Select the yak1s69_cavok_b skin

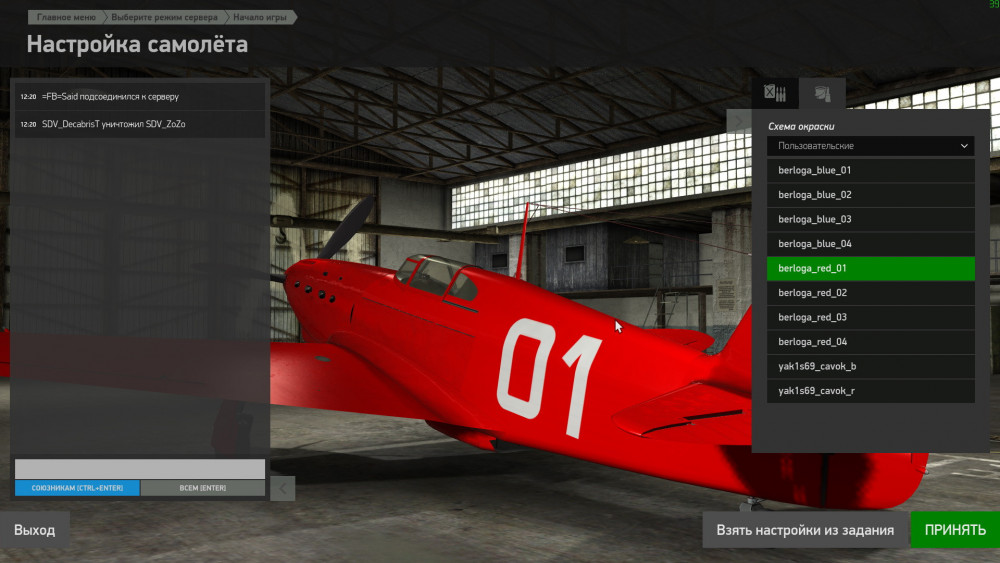[870, 366]
